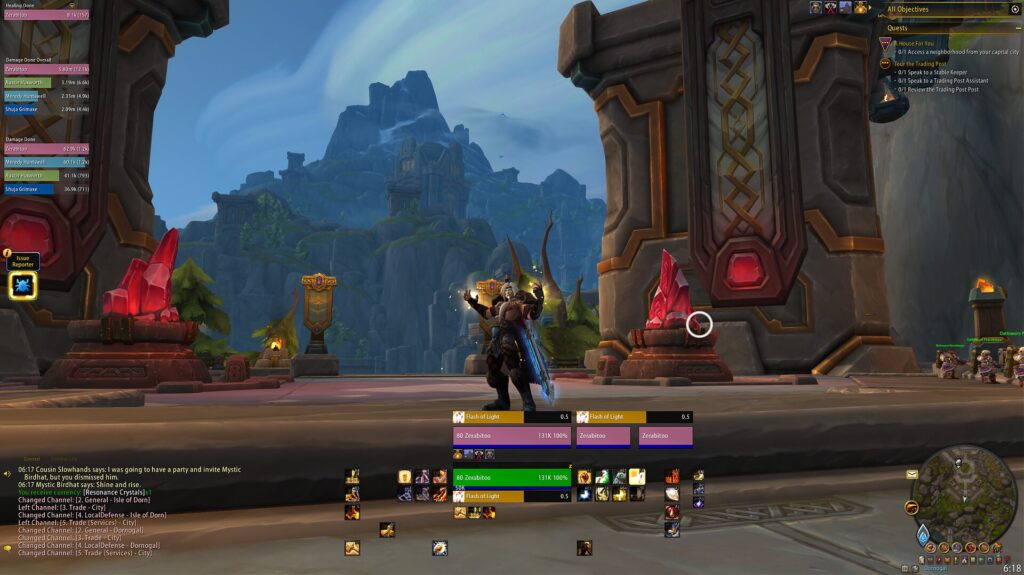Click the orange mushroom tracking button by minimap
This screenshot has height=575, width=1024.
(x=911, y=508)
